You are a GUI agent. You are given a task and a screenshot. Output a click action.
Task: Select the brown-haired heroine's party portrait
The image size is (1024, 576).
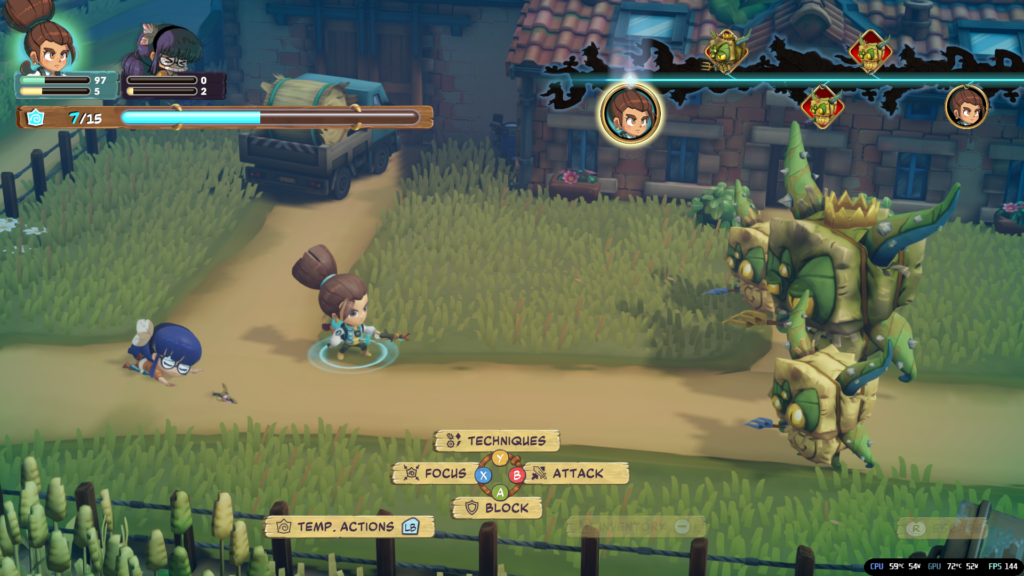pos(47,46)
